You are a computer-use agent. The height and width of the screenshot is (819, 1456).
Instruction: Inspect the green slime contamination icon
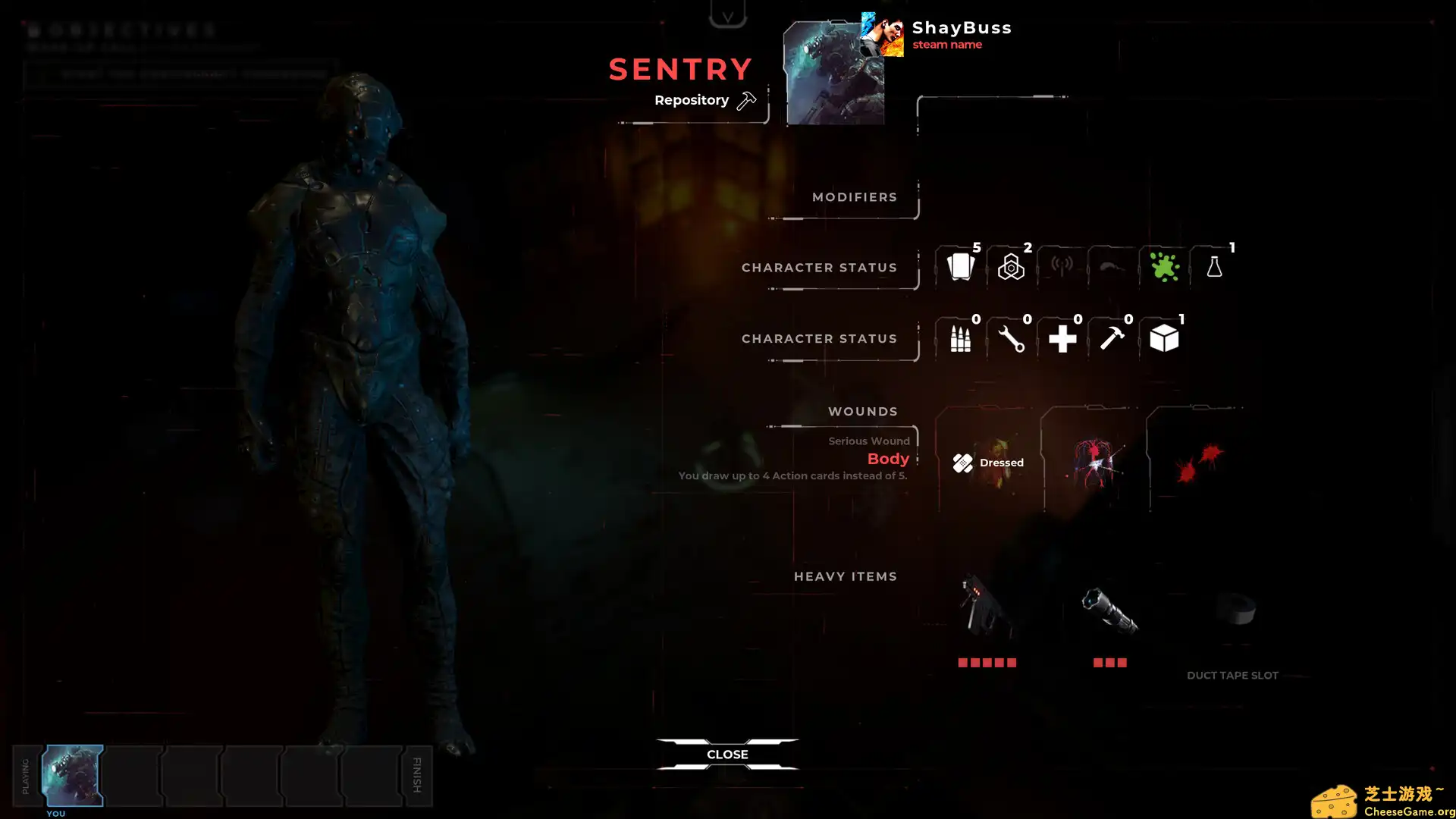pyautogui.click(x=1163, y=267)
